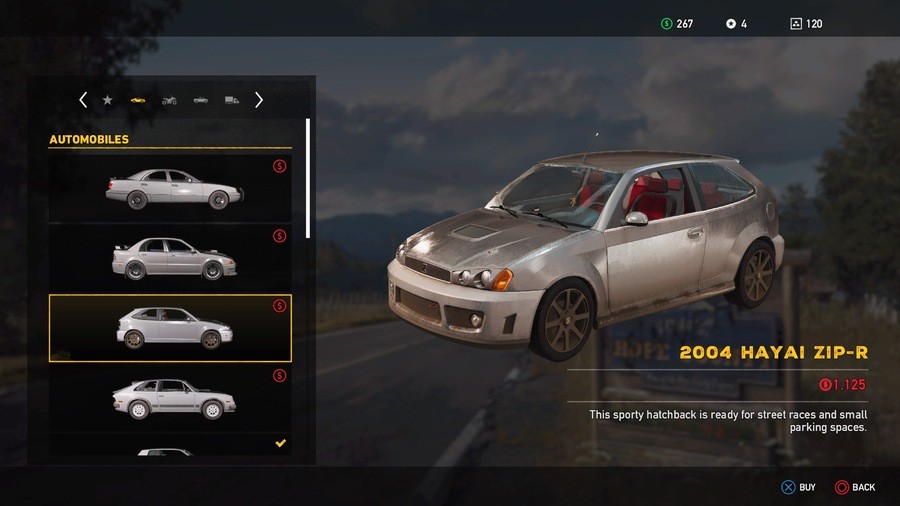The image size is (900, 506).
Task: Switch to the favorites star tab
Action: point(108,100)
